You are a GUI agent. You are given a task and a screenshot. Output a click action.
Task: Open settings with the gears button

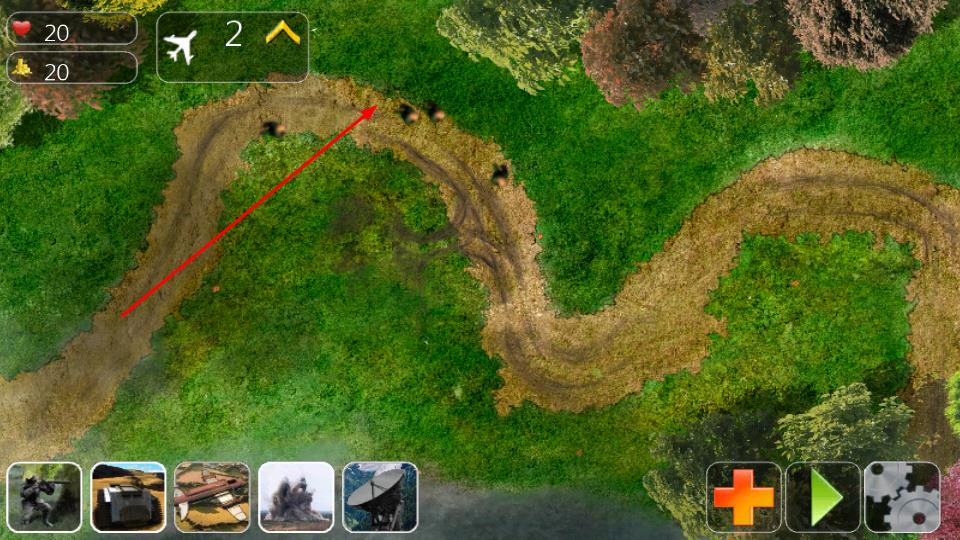point(902,497)
